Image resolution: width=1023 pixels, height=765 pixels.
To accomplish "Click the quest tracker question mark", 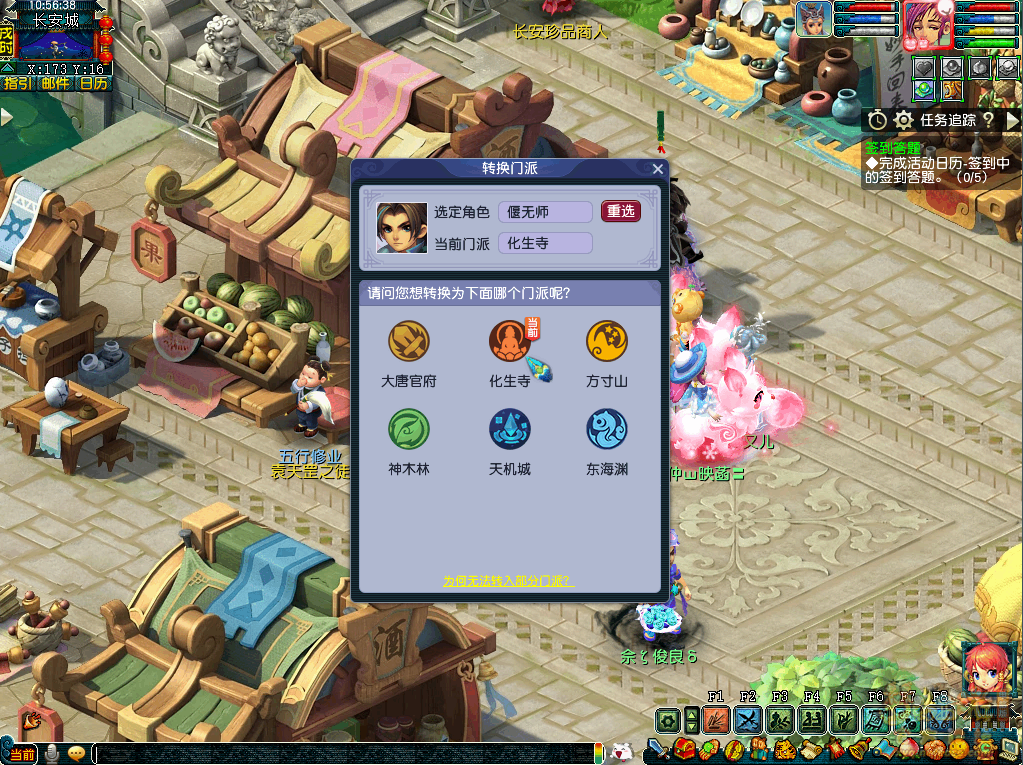I will point(987,120).
